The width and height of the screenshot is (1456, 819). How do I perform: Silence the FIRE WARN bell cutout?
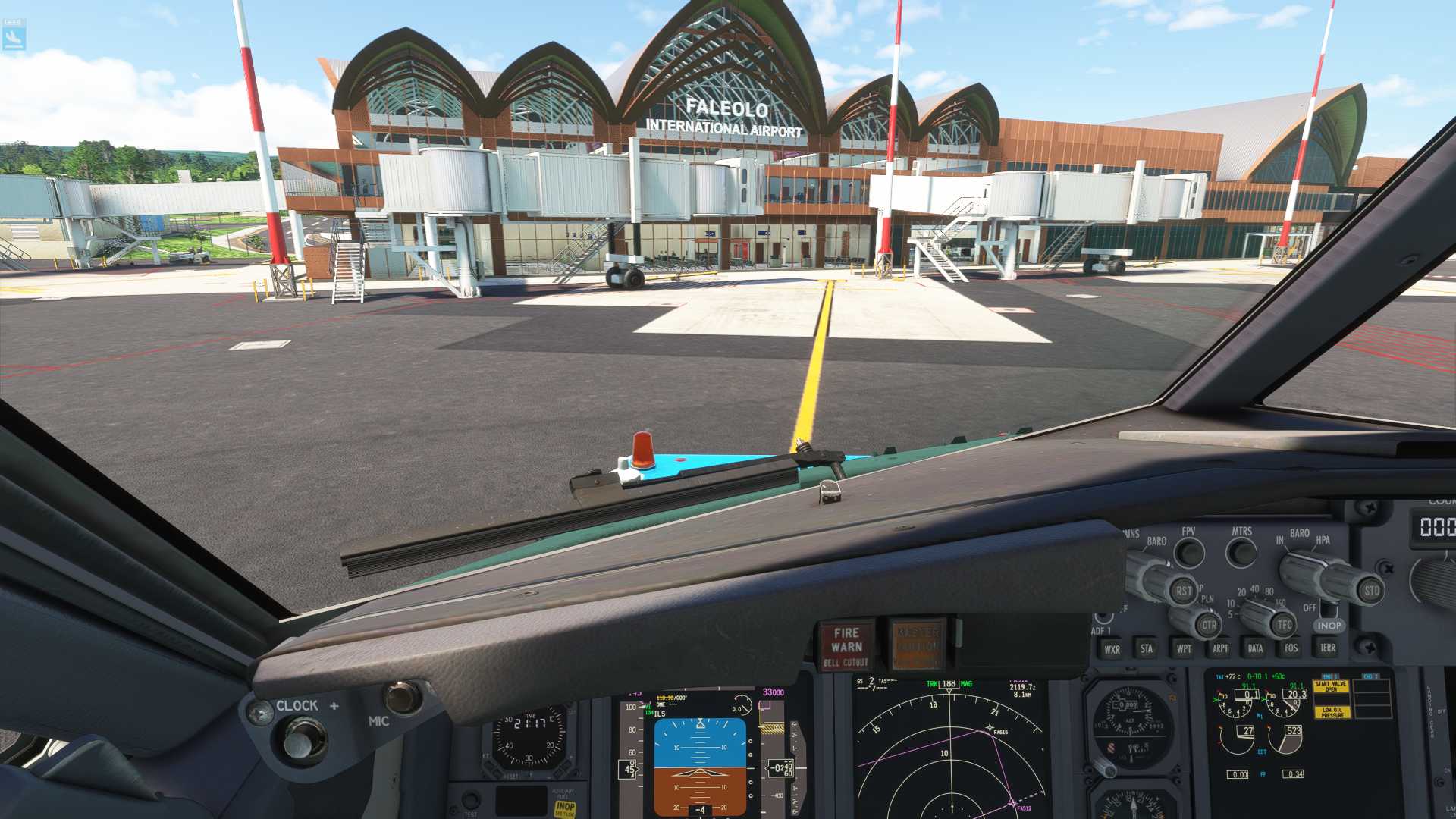point(846,646)
